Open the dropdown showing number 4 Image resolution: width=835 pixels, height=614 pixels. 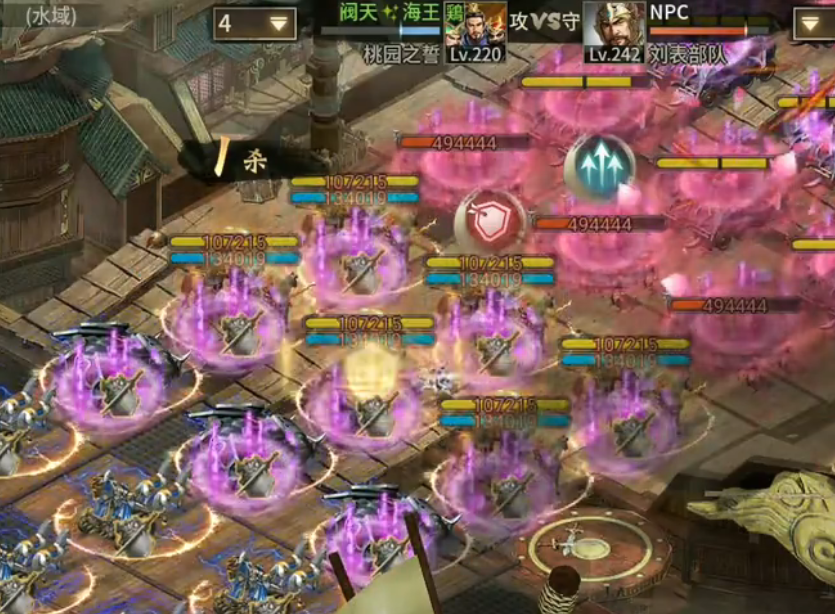pos(254,24)
